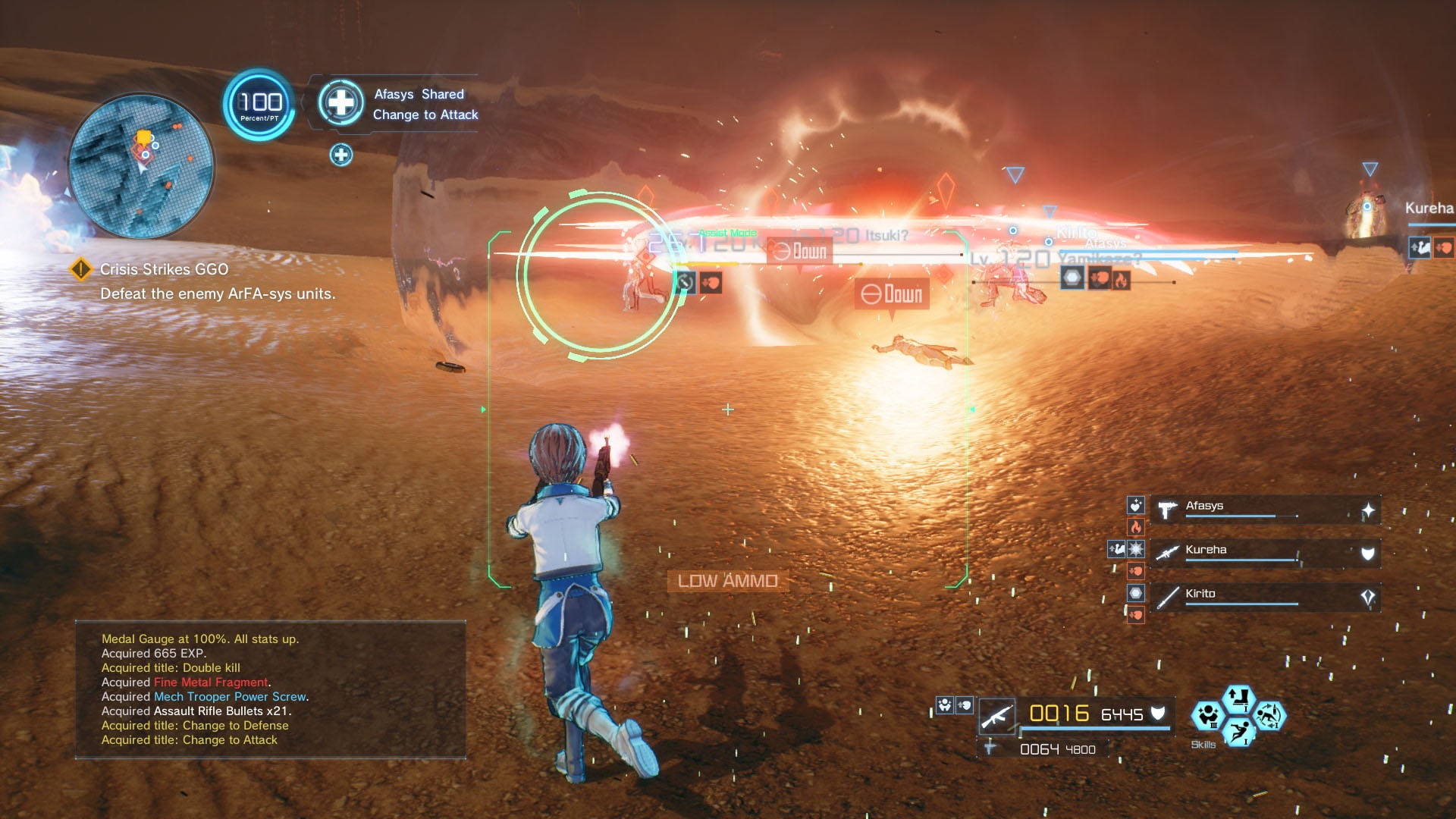Click the Change to Attack command
Screen dimensions: 1456x819
click(x=426, y=115)
